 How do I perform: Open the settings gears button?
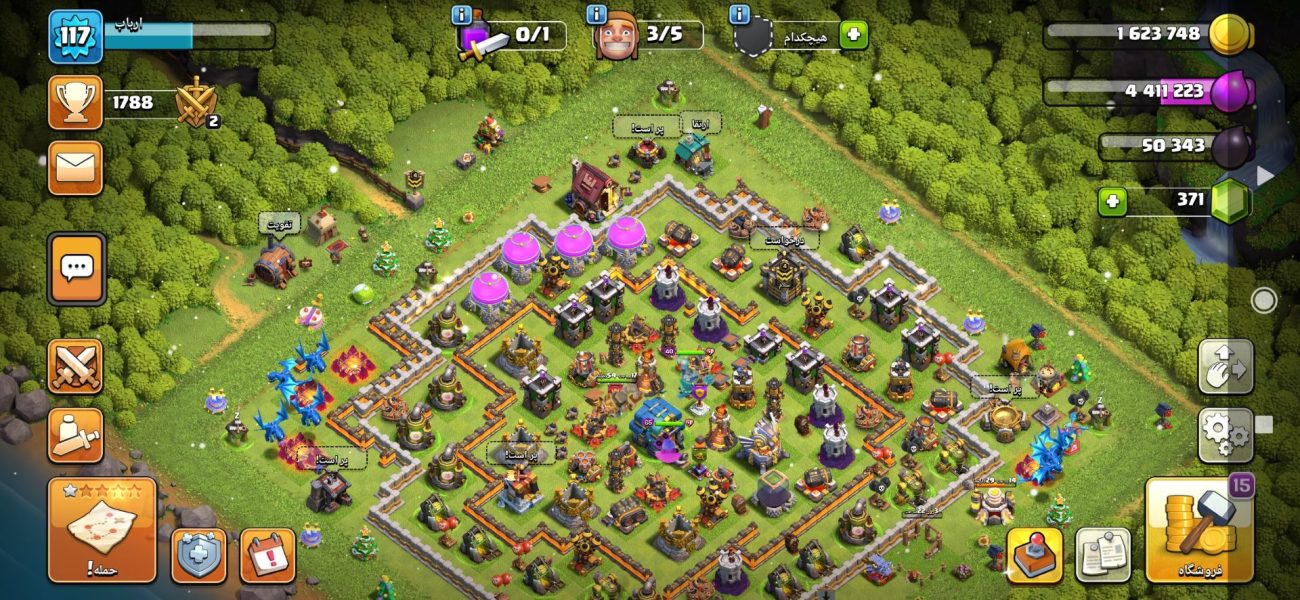(x=1225, y=435)
